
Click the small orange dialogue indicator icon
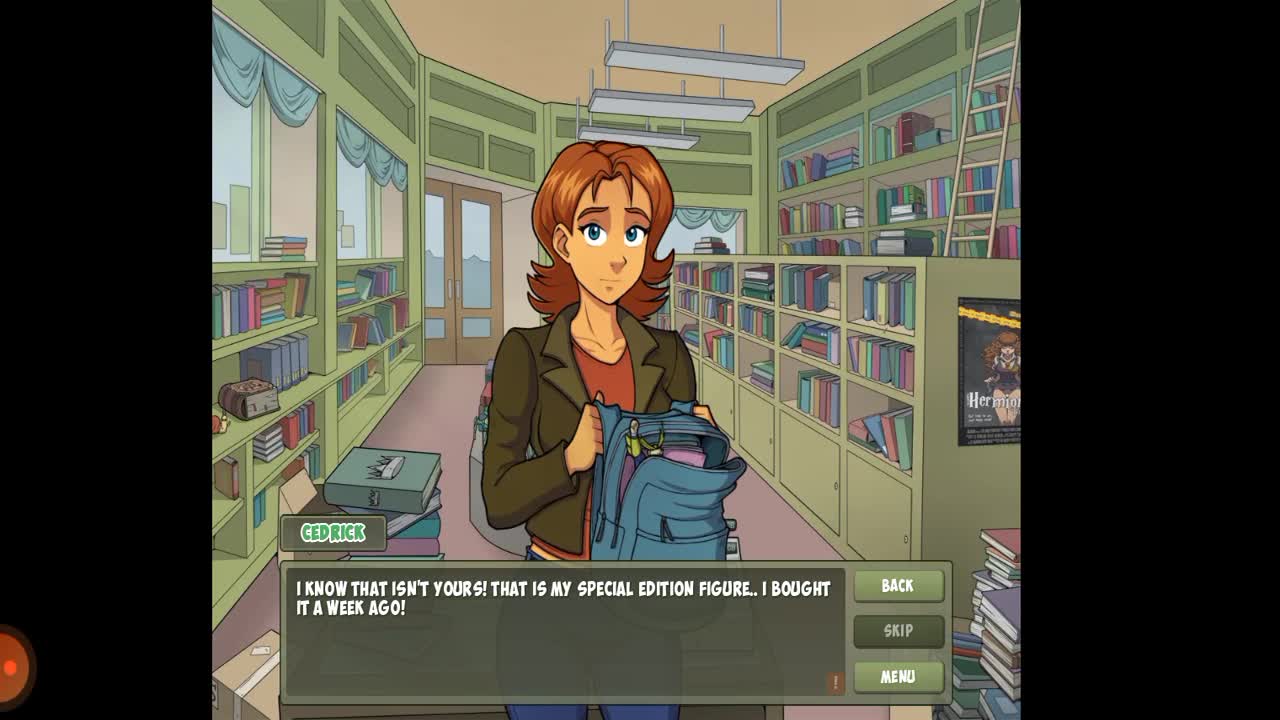835,682
